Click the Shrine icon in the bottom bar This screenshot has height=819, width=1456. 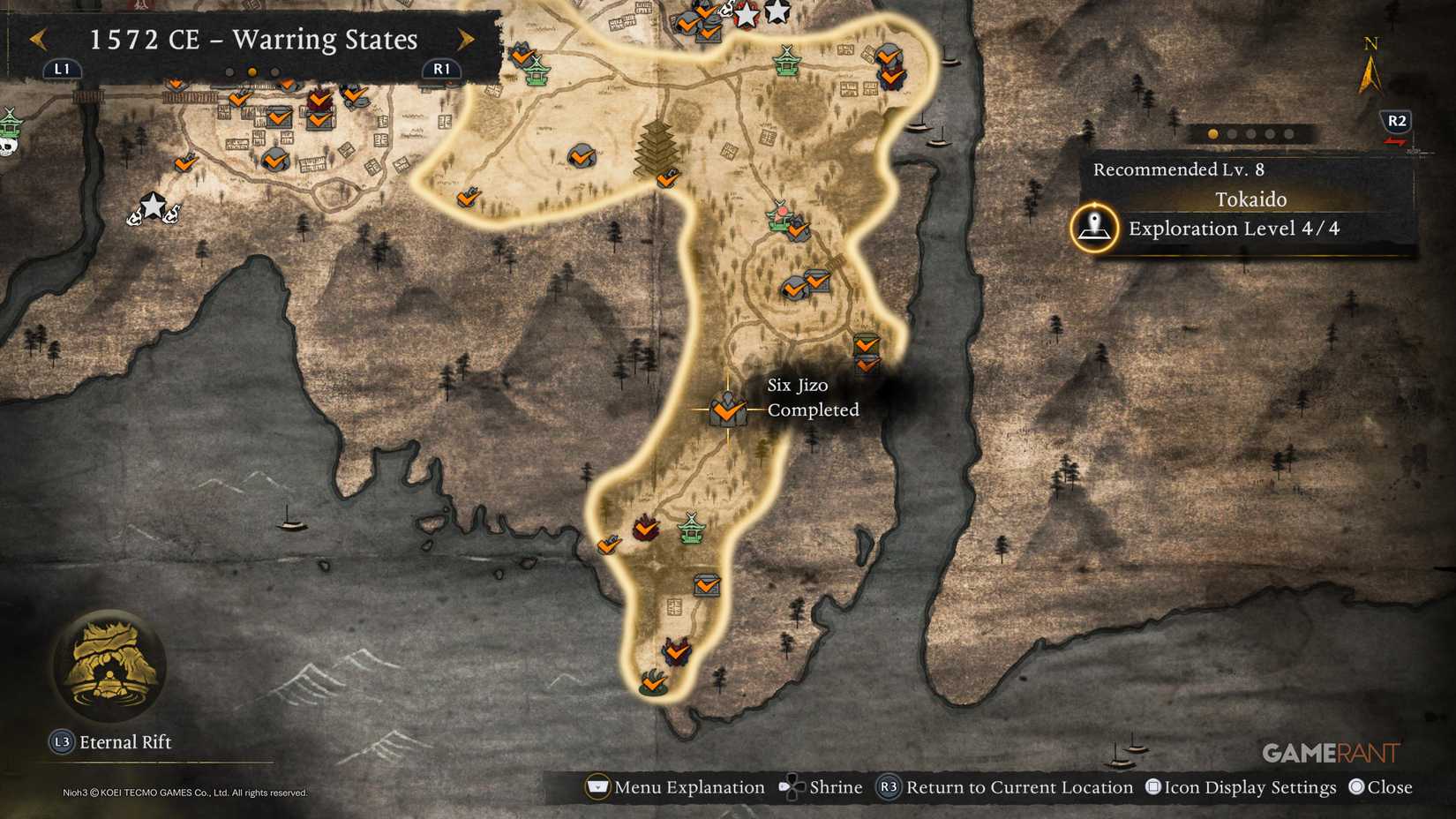tap(794, 786)
